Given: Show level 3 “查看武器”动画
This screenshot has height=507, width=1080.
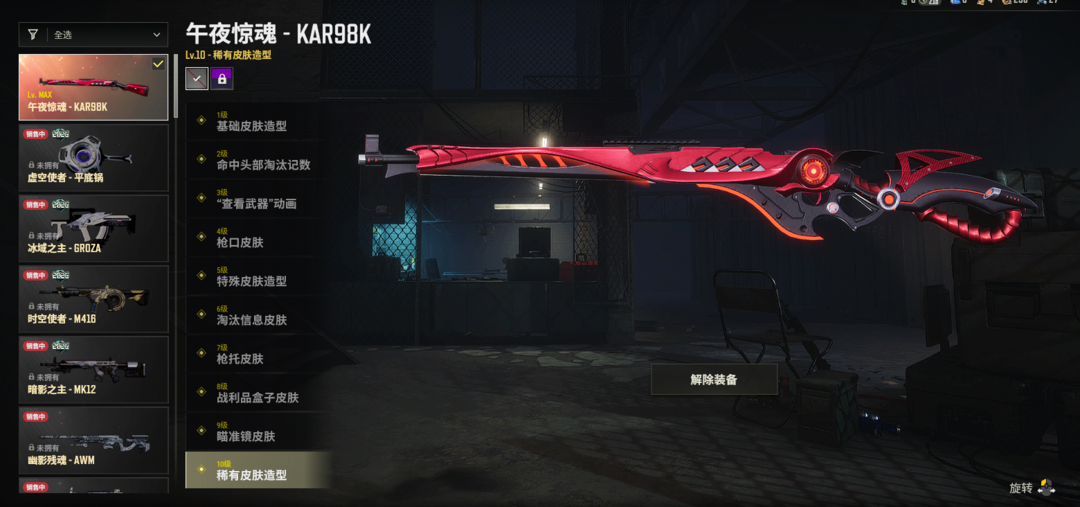Looking at the screenshot, I should click(x=255, y=200).
